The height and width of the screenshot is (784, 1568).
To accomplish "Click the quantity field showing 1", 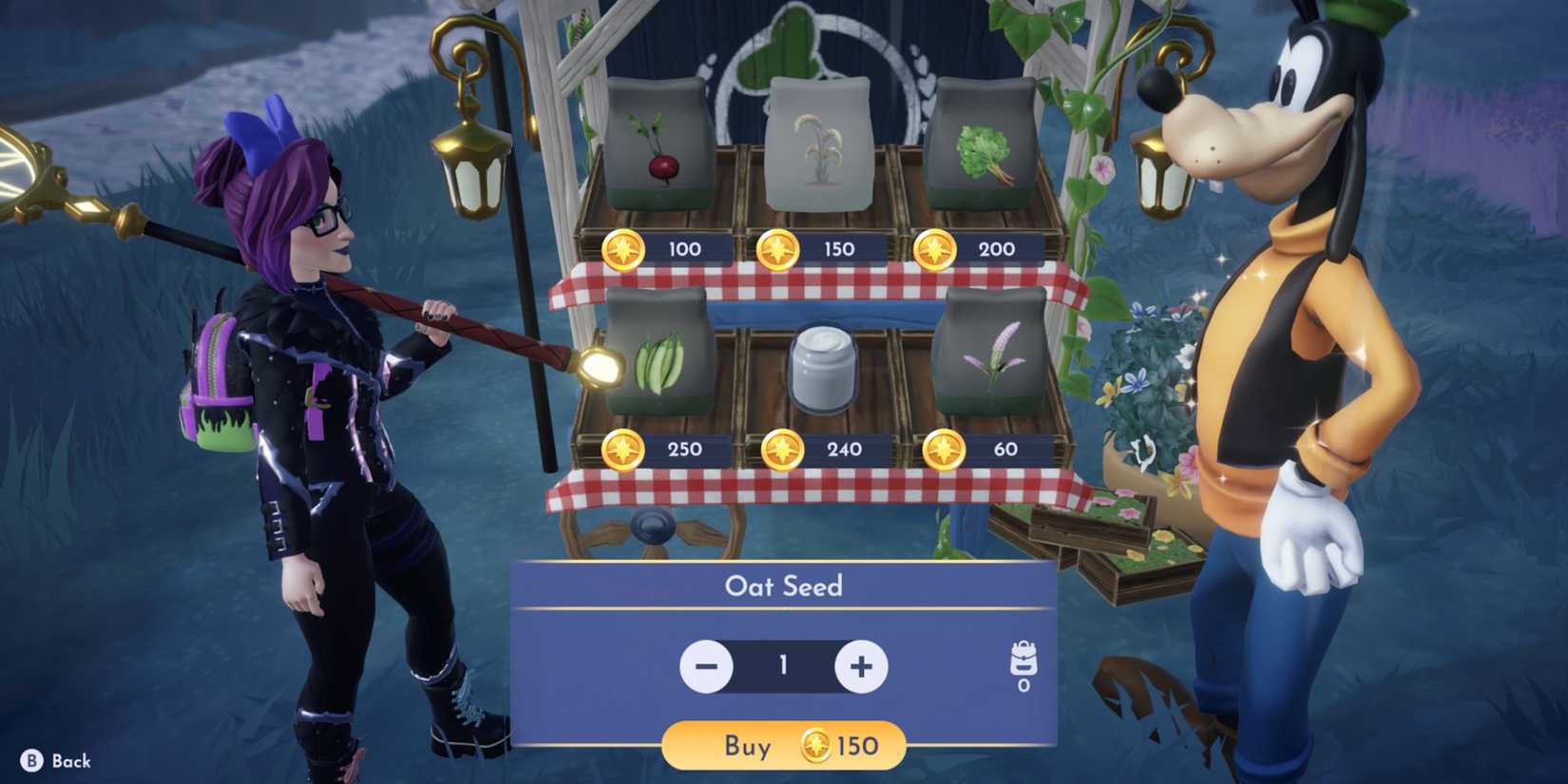I will tap(783, 666).
